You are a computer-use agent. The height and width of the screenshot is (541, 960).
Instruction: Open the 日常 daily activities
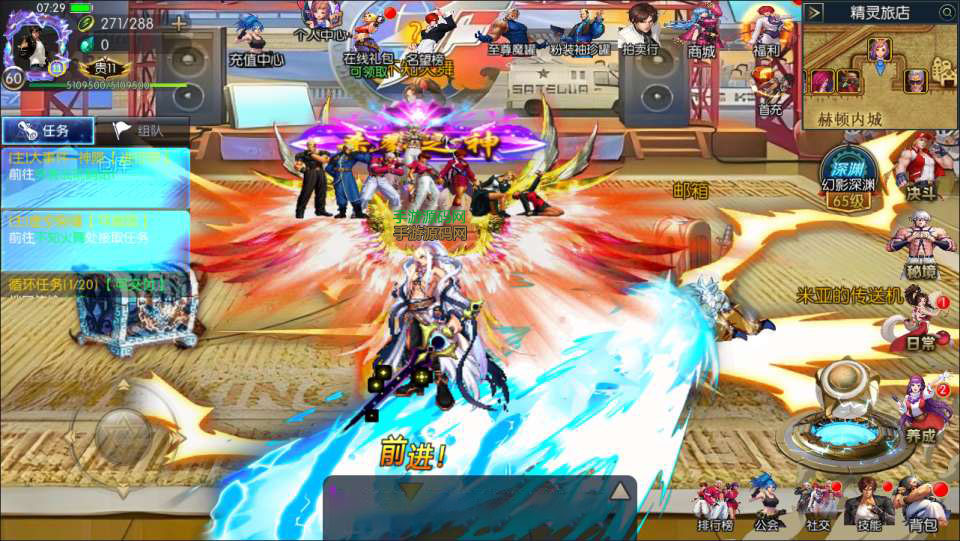point(920,322)
